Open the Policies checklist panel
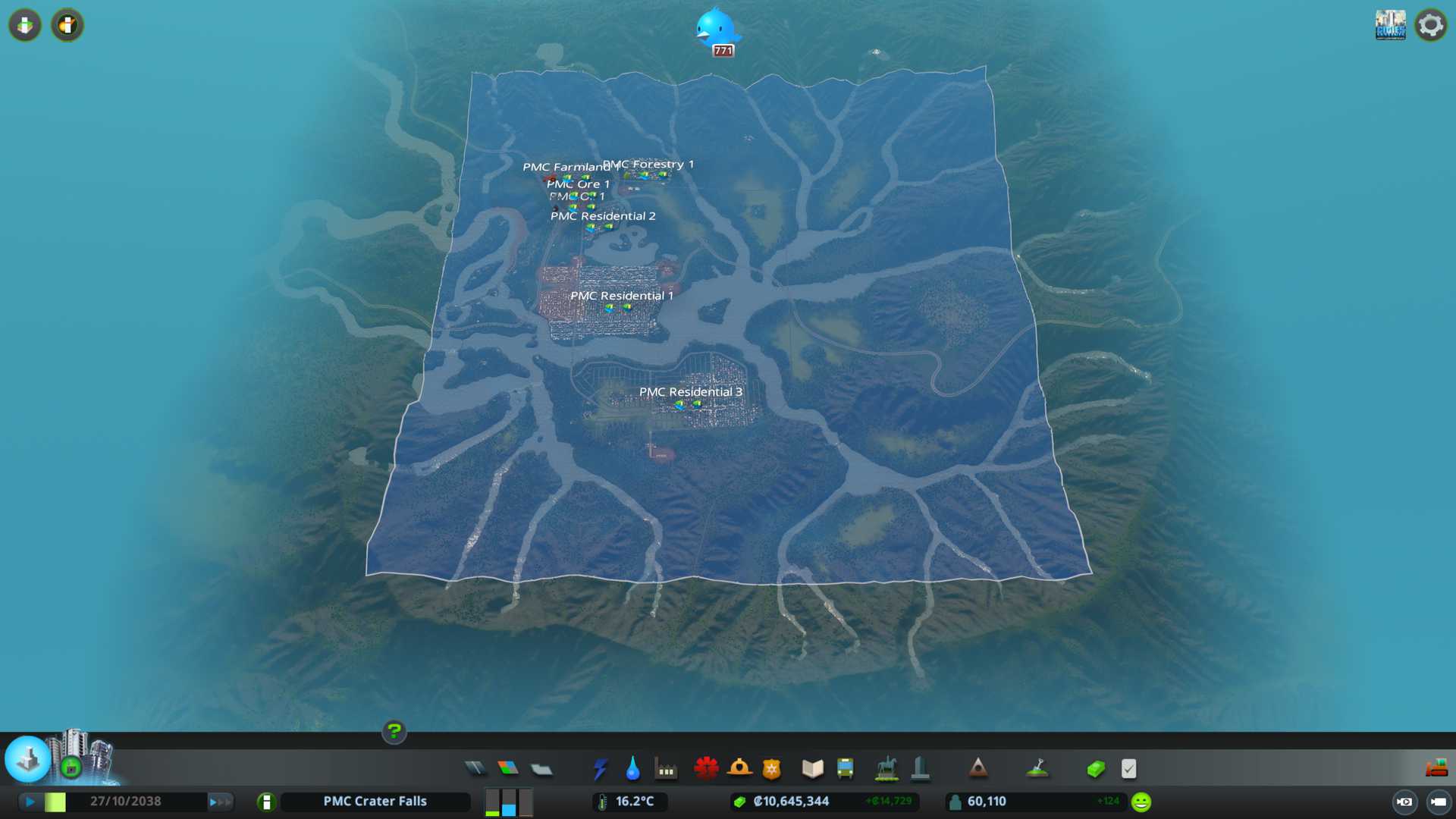 pos(1128,769)
